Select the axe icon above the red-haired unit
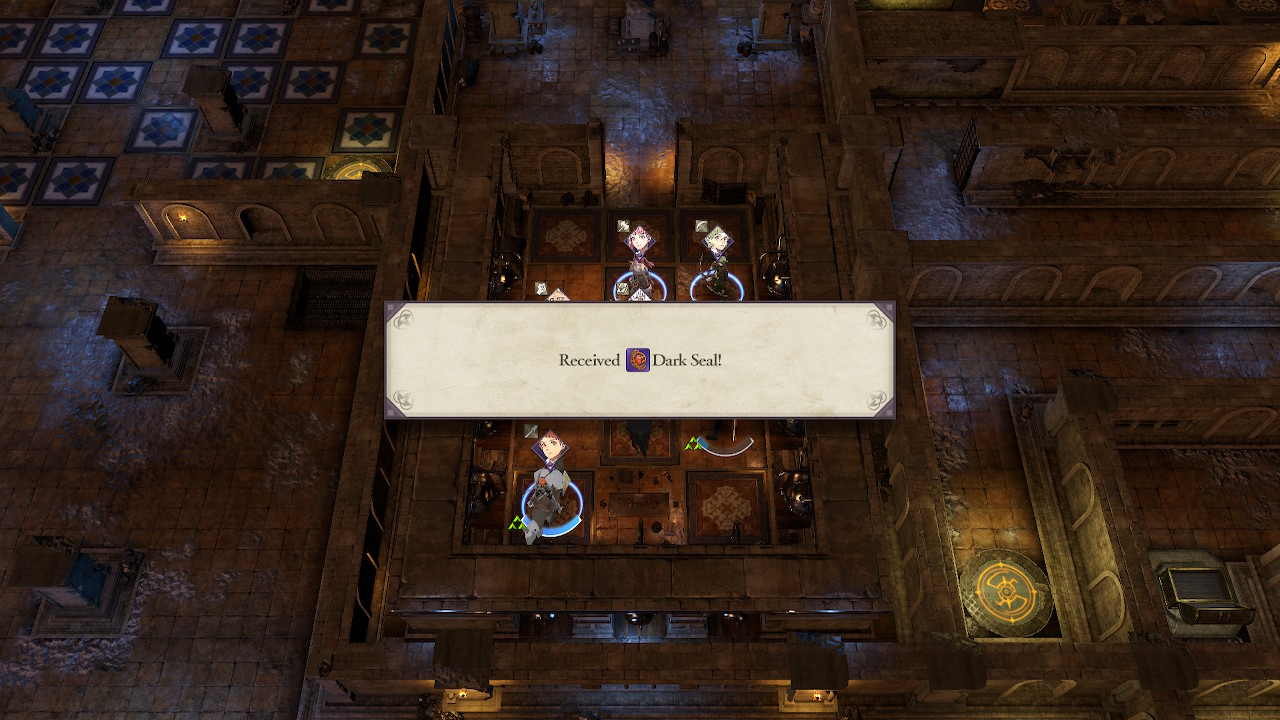The image size is (1280, 720). pos(624,225)
